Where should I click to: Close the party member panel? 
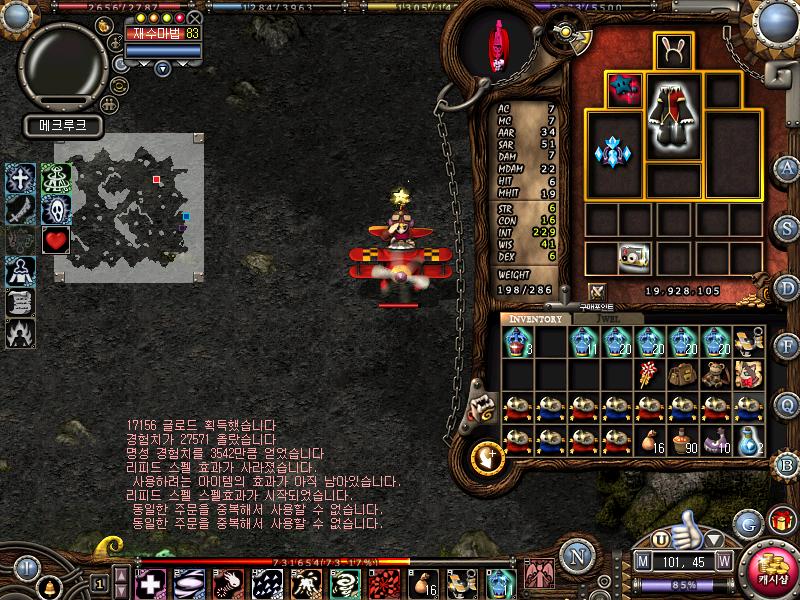click(195, 17)
